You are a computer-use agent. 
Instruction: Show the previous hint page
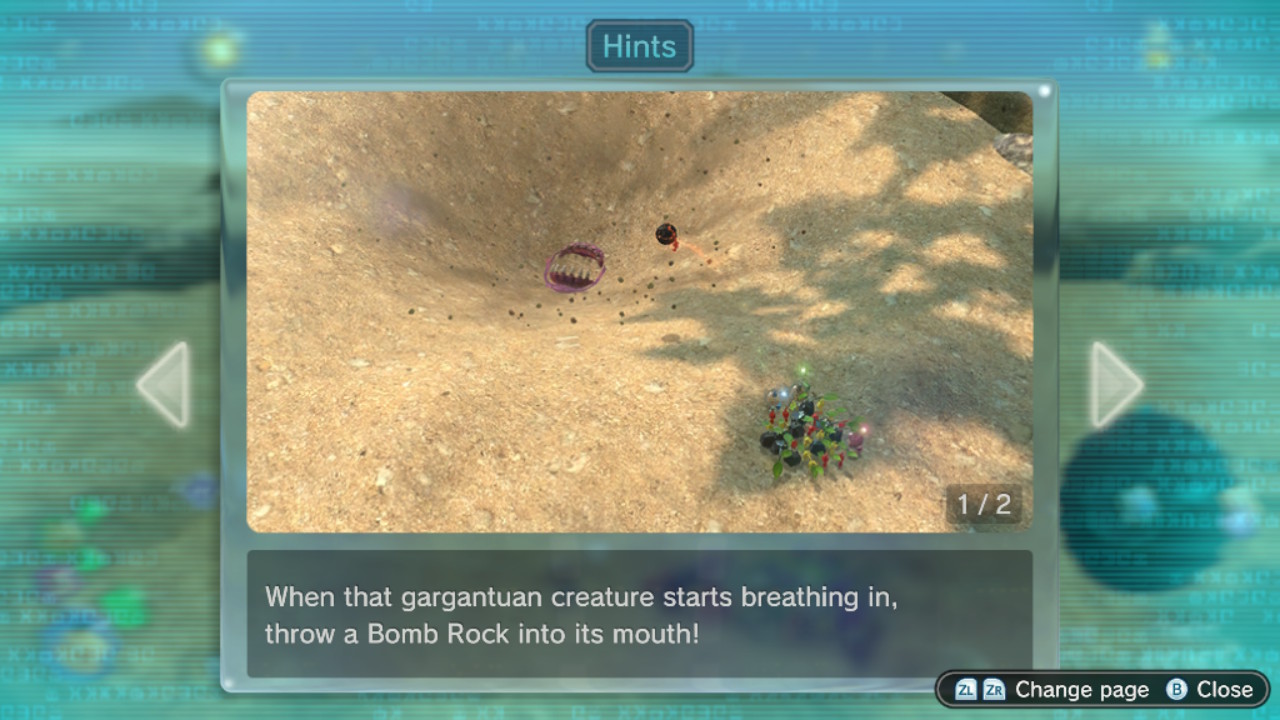pyautogui.click(x=165, y=385)
